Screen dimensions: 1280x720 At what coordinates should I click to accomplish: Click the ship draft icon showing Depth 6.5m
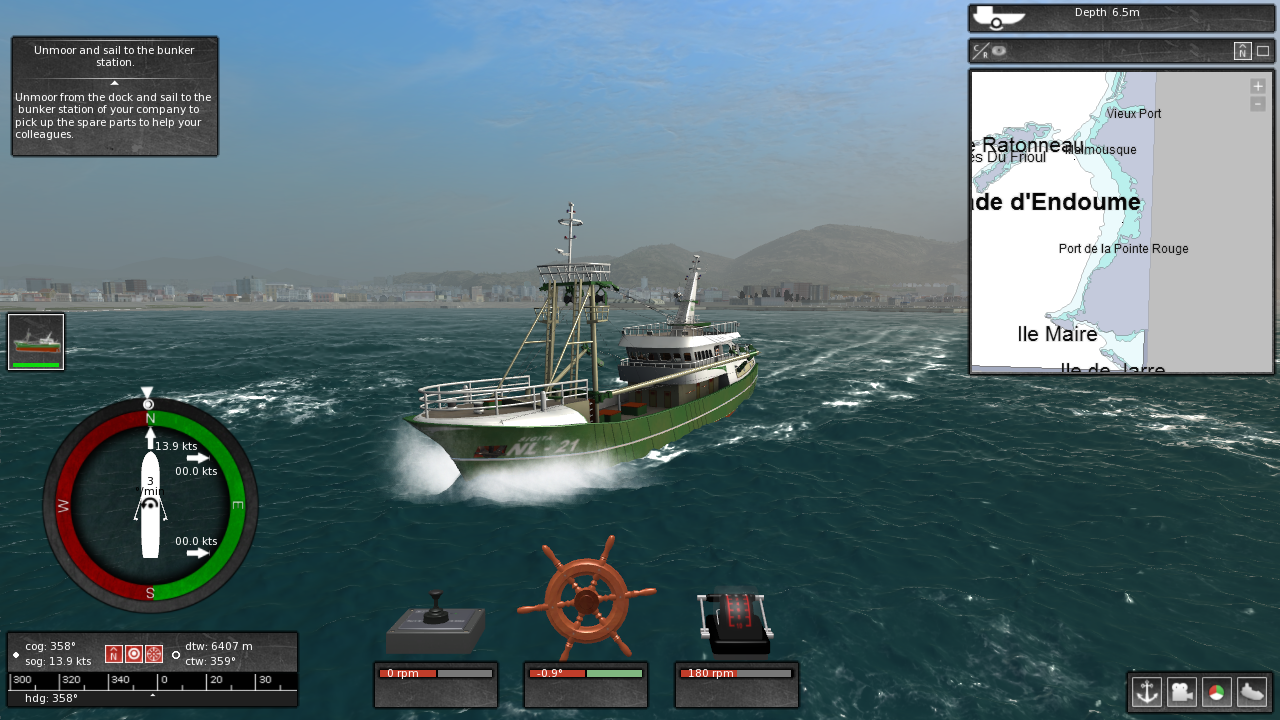pos(997,16)
